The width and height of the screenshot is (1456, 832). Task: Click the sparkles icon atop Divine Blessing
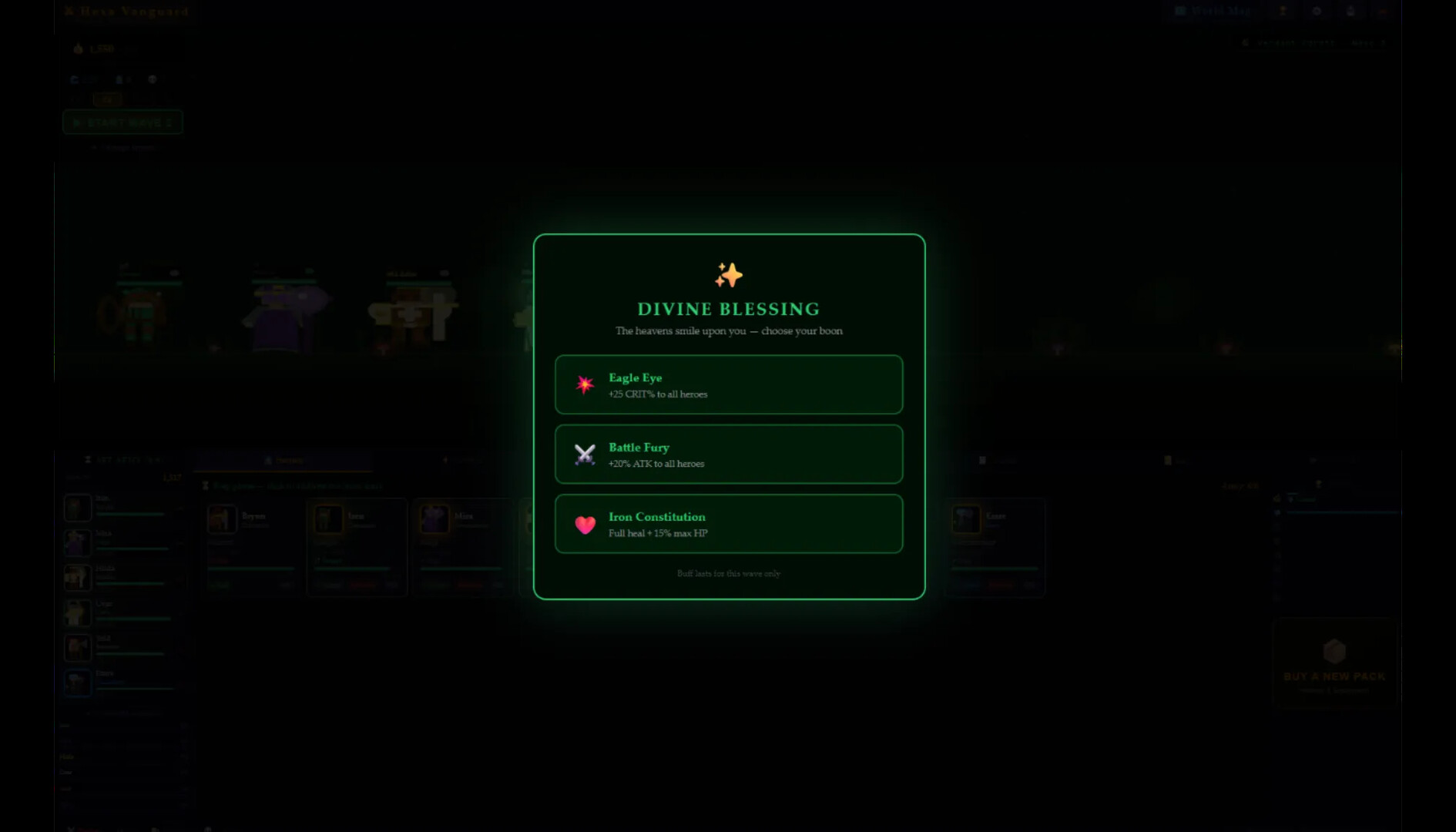727,274
